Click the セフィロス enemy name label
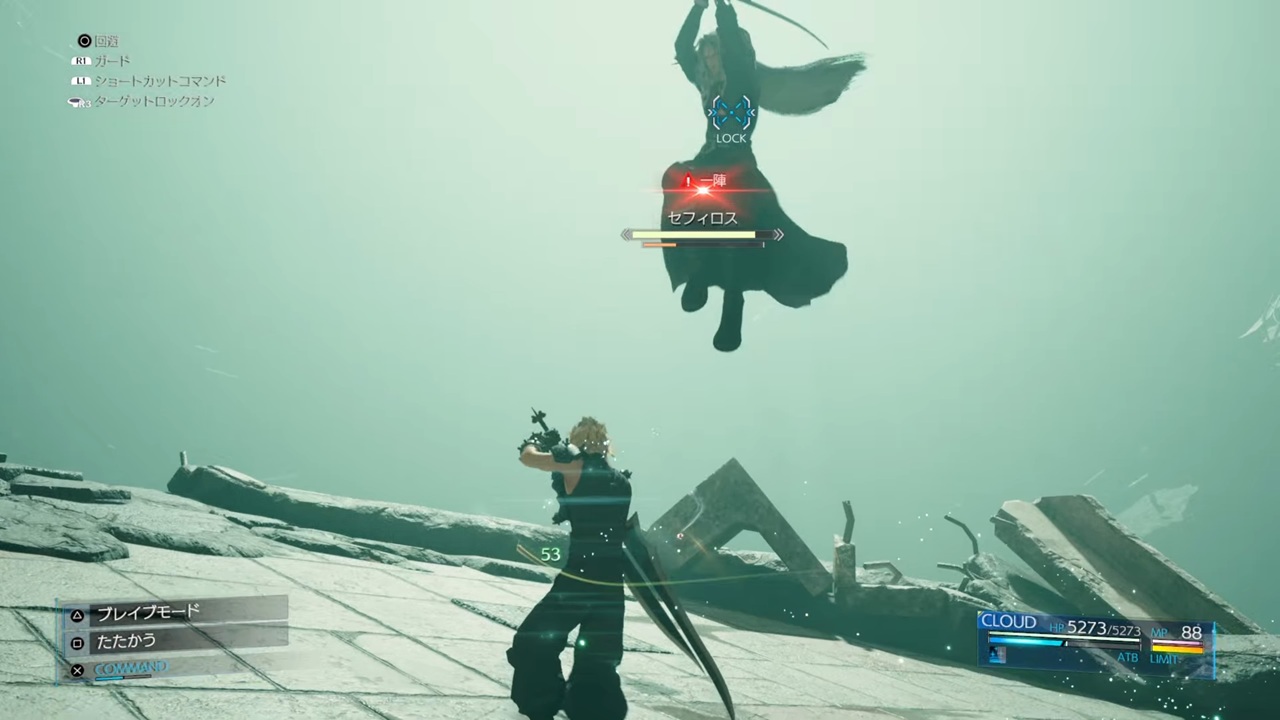Image resolution: width=1280 pixels, height=720 pixels. tap(701, 218)
